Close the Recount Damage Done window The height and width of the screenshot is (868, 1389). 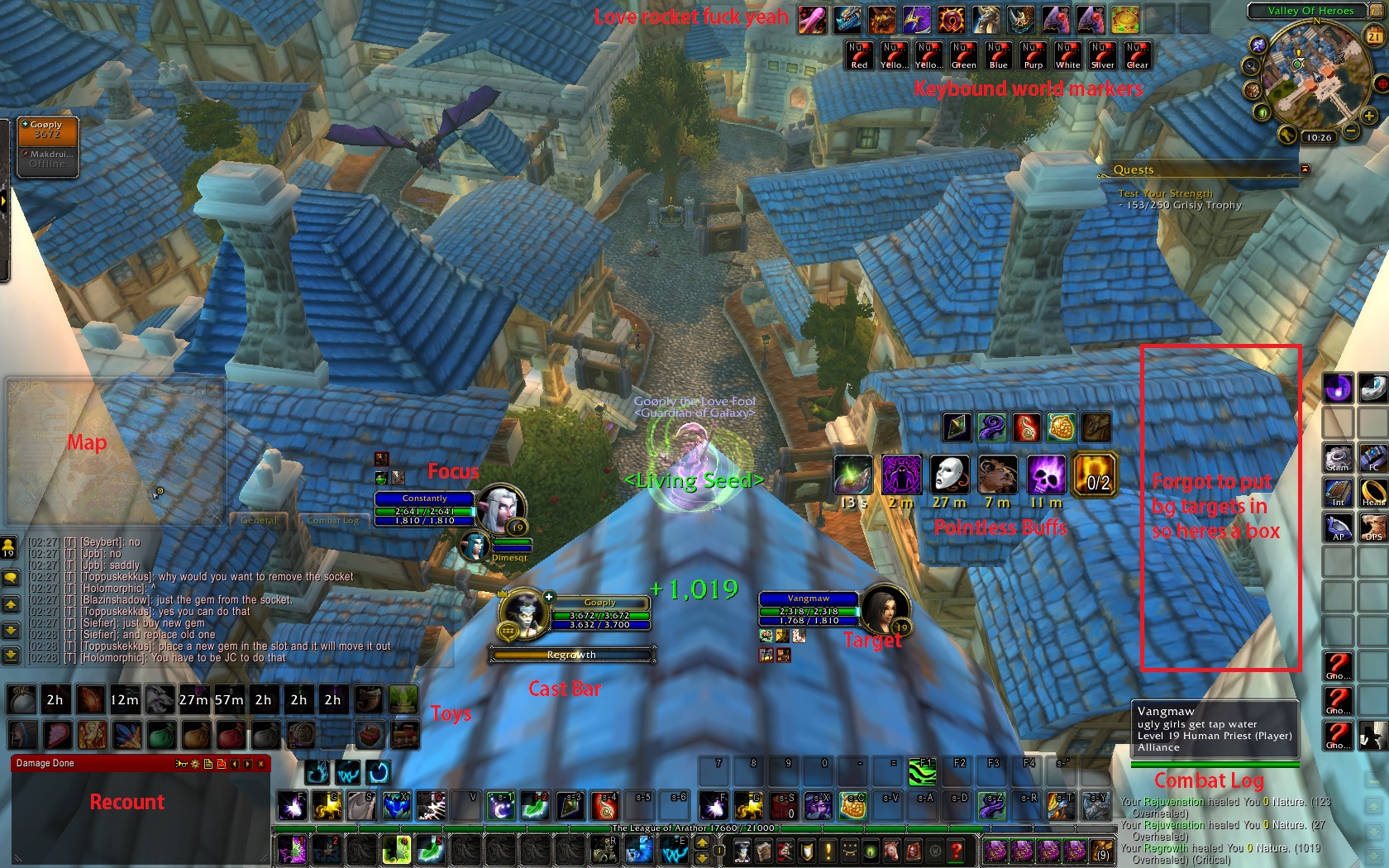[261, 764]
